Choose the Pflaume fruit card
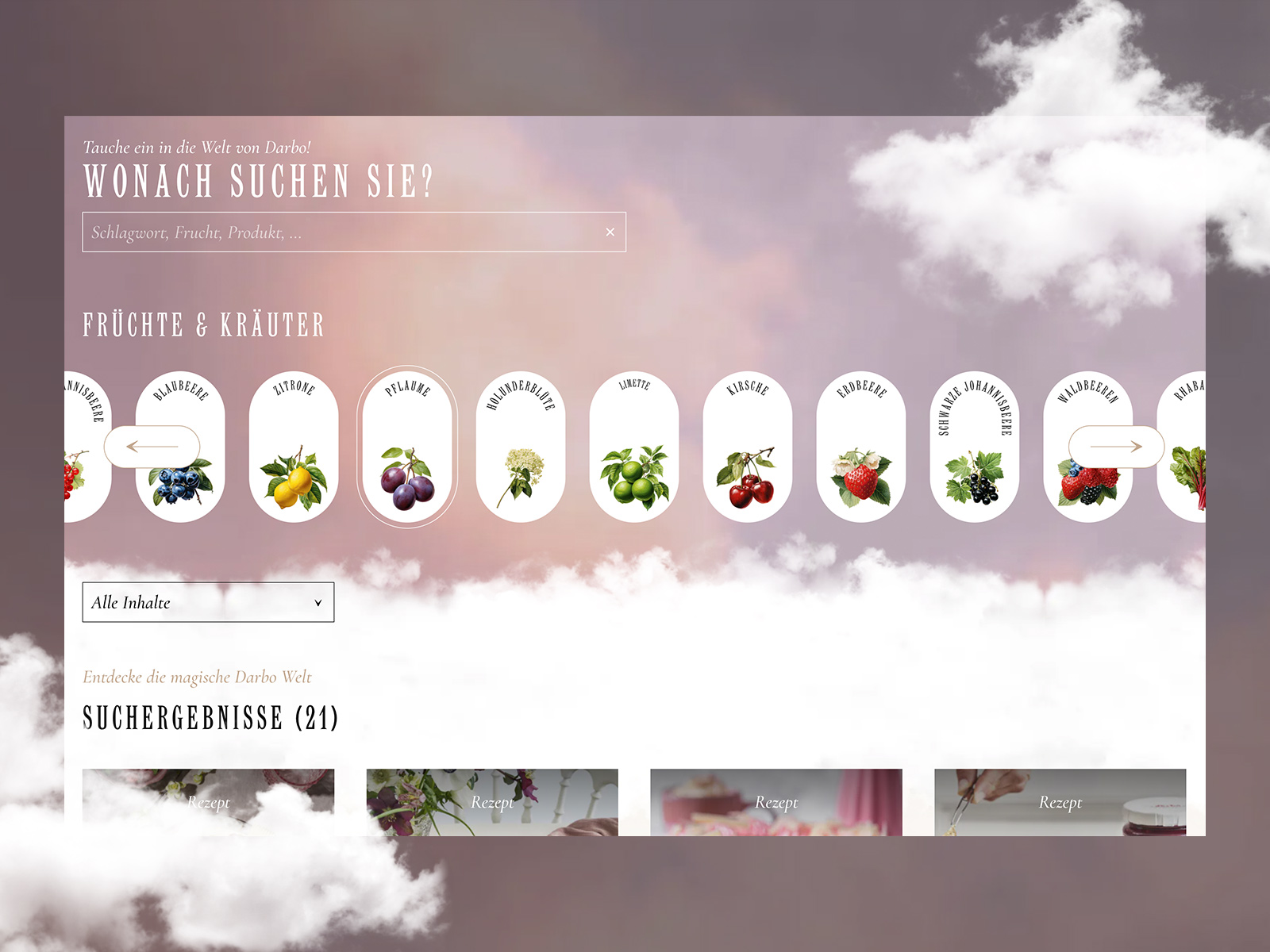The height and width of the screenshot is (952, 1270). [407, 447]
